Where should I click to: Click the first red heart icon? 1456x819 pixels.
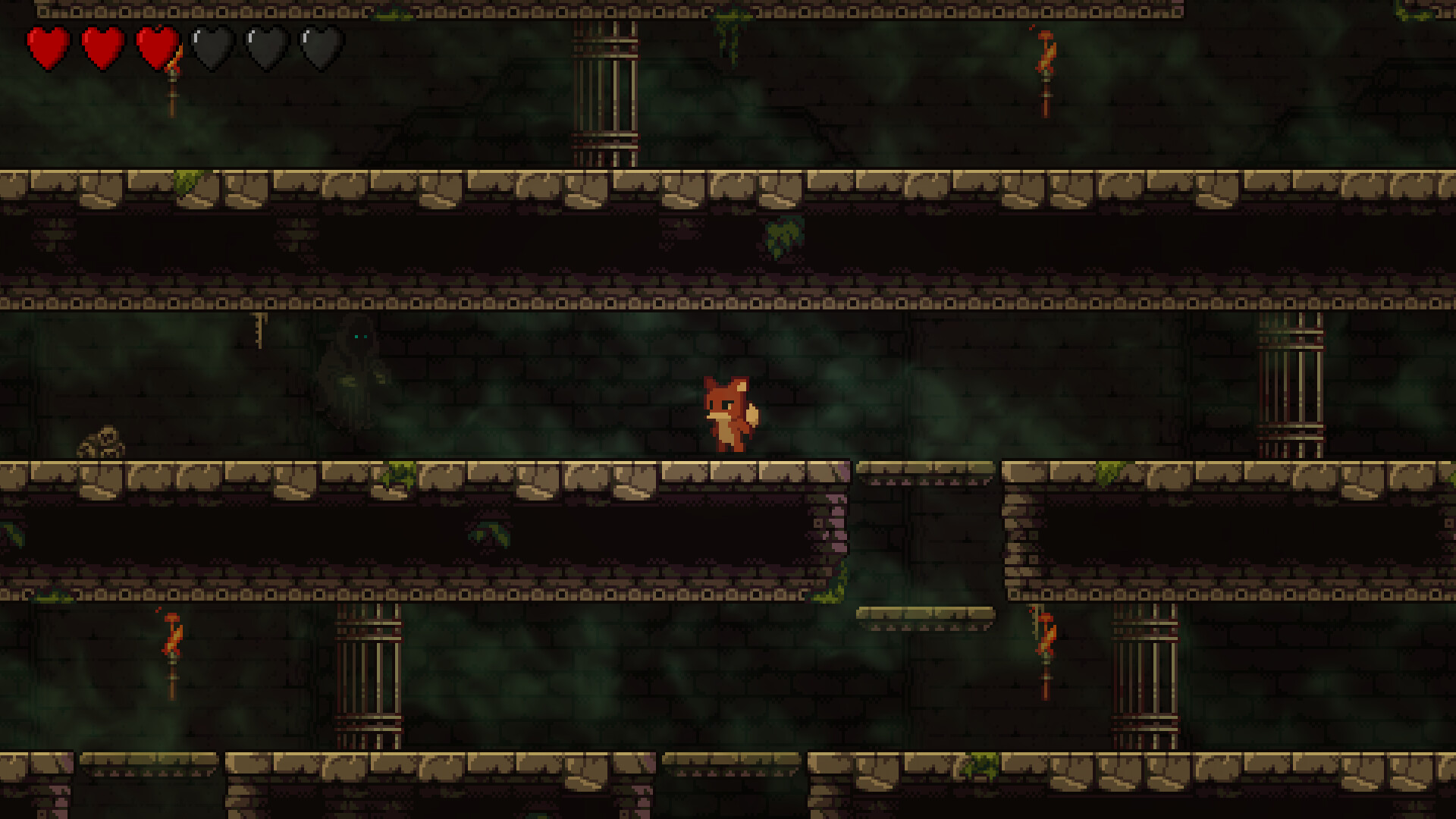[45, 47]
